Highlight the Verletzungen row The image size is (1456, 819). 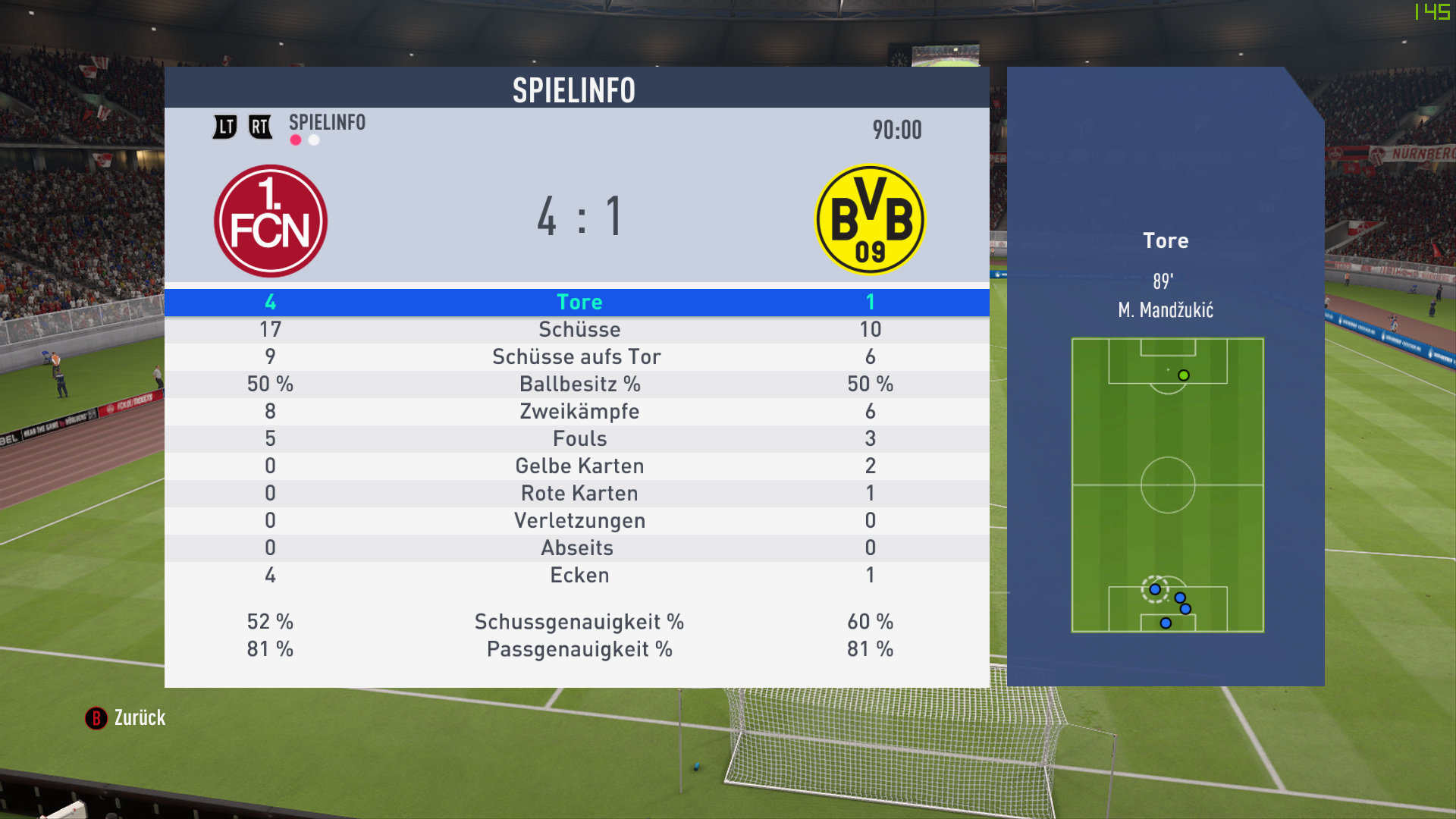tap(579, 520)
